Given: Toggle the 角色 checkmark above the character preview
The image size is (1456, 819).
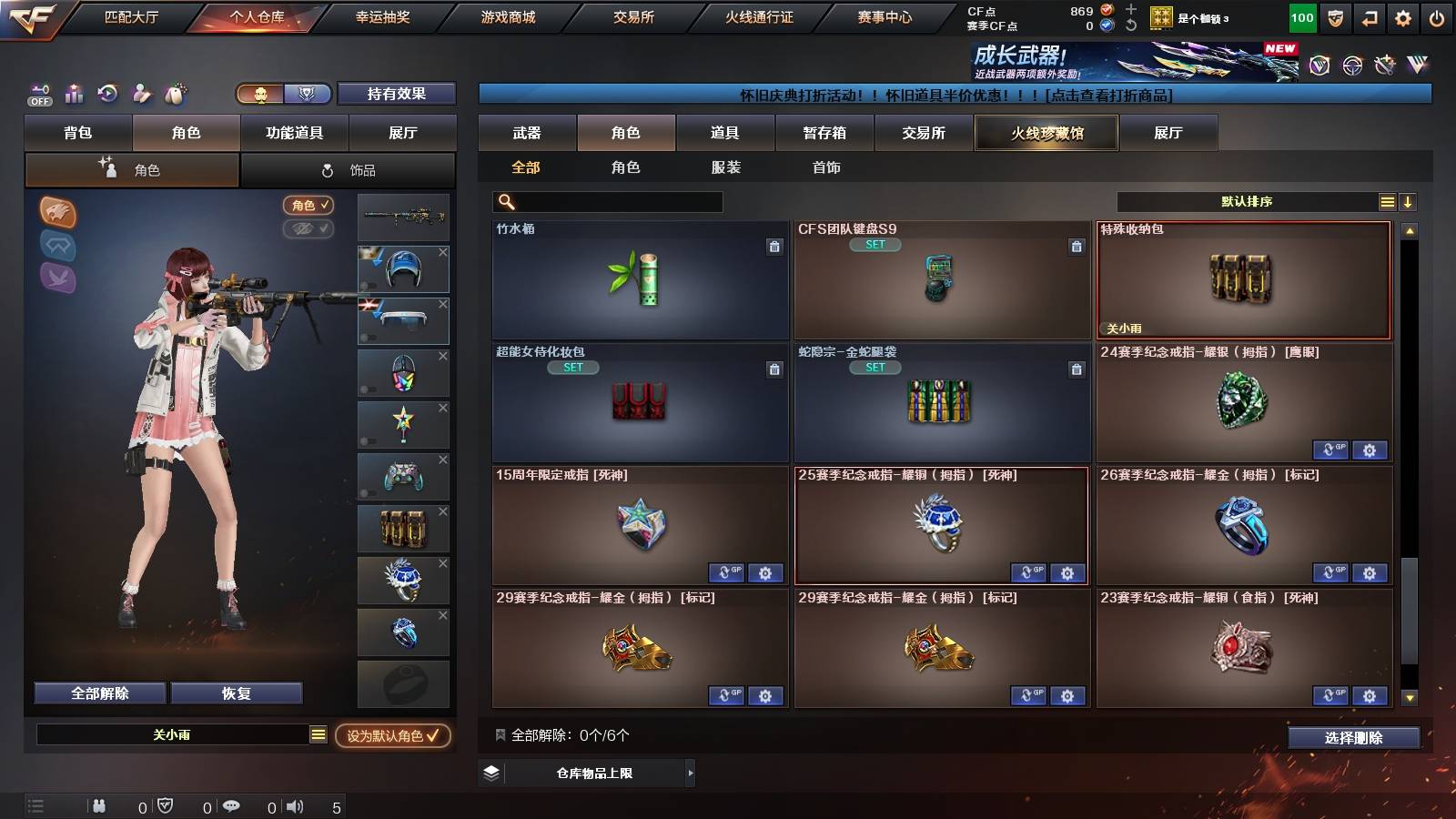Looking at the screenshot, I should [x=309, y=206].
